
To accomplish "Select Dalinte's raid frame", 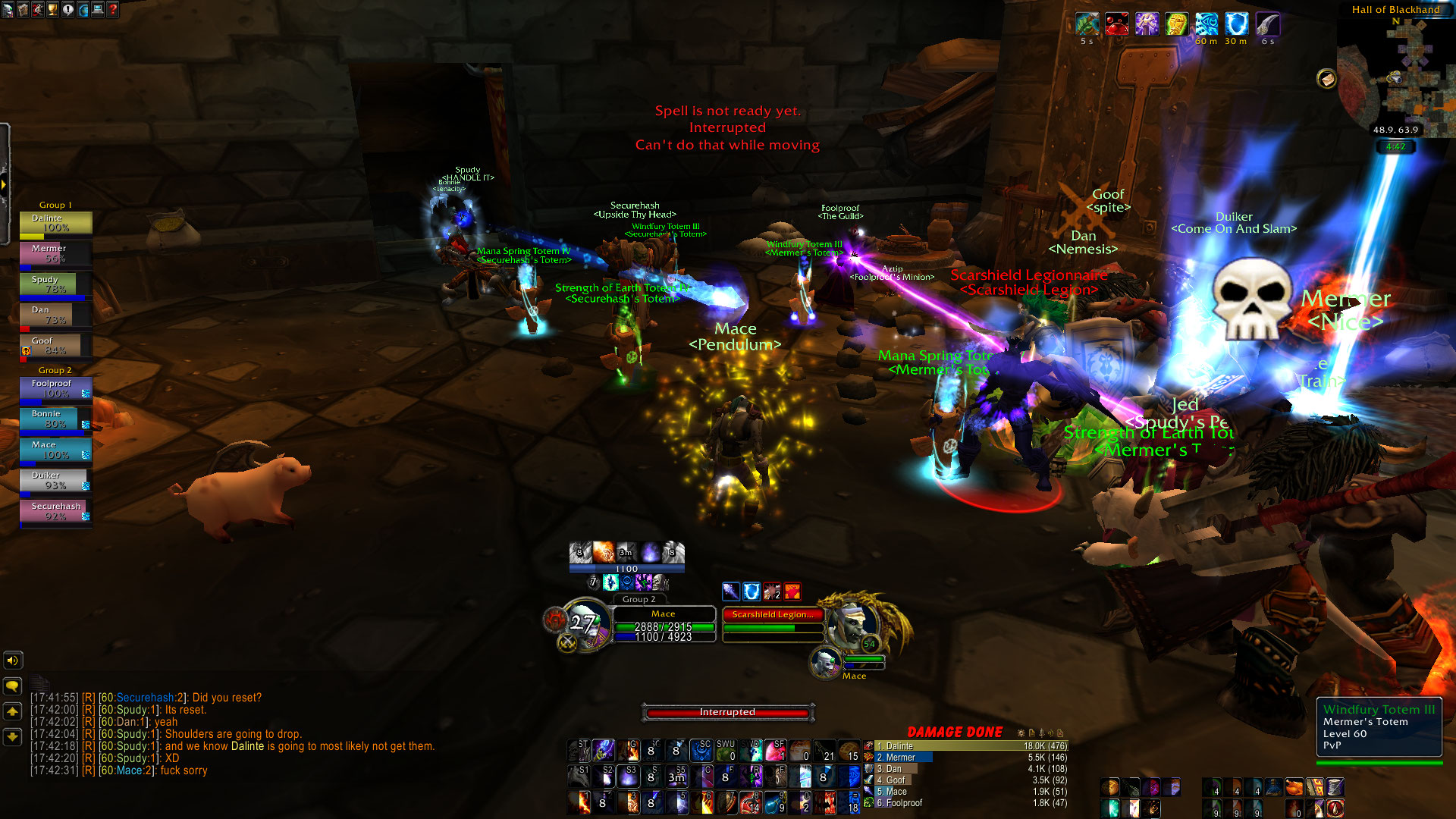I will [55, 223].
